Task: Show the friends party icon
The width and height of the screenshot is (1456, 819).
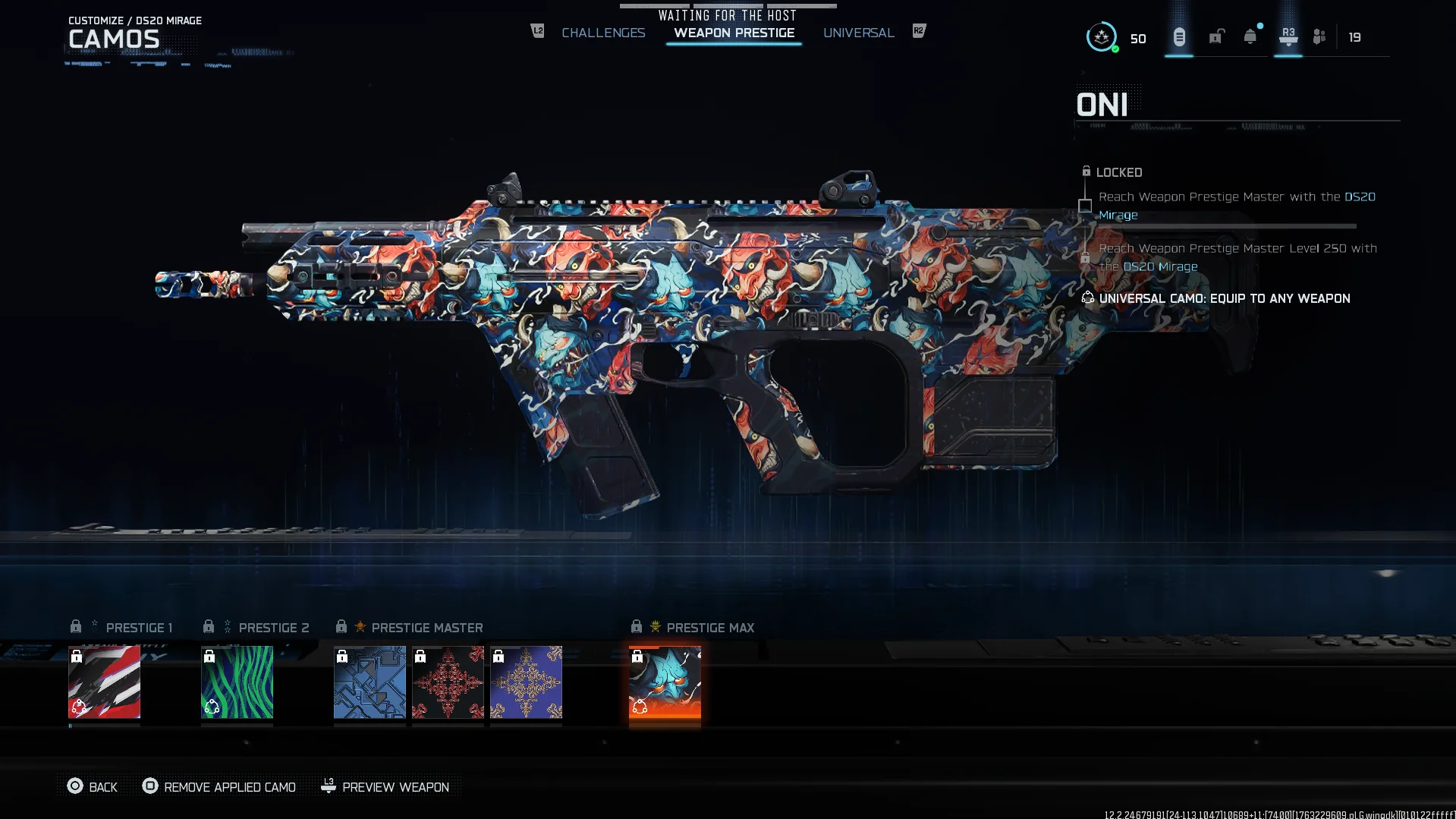Action: tap(1319, 36)
